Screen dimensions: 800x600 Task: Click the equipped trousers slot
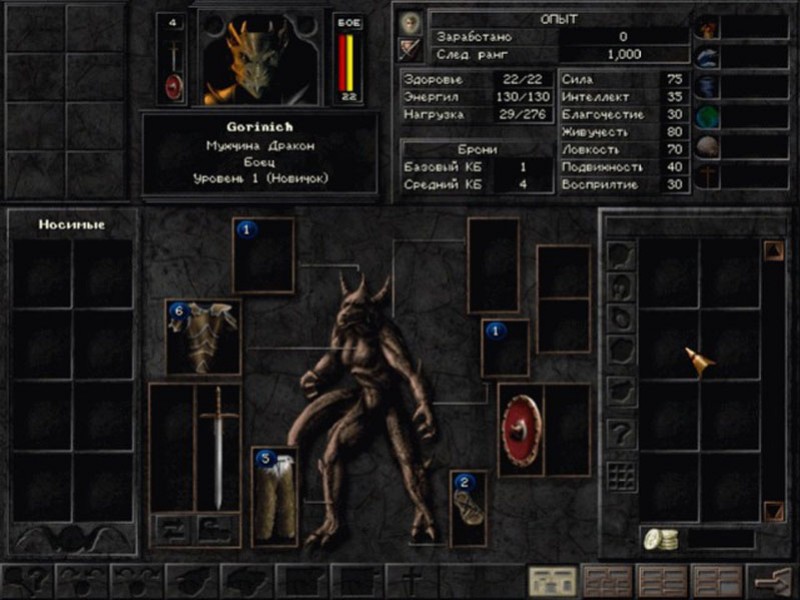click(x=274, y=497)
